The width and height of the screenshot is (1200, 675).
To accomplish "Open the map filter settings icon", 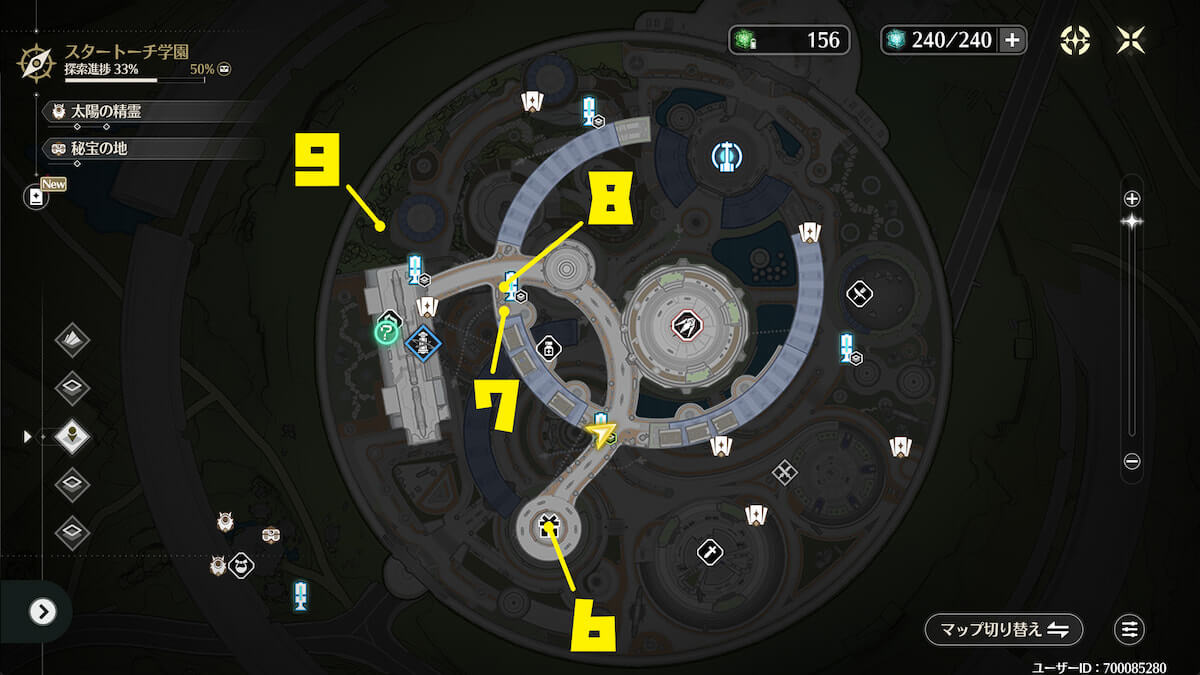I will 1130,629.
